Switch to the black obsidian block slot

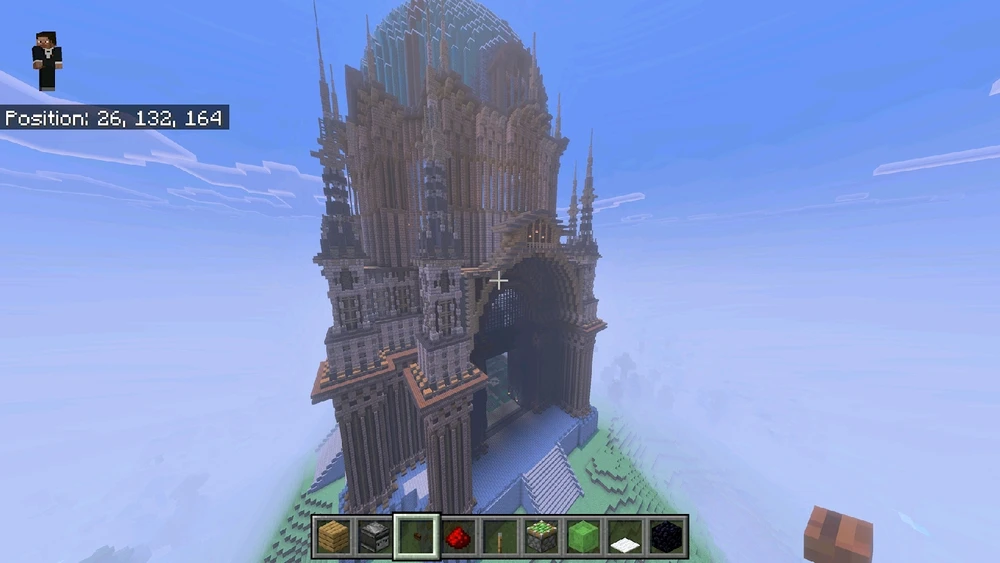(667, 537)
